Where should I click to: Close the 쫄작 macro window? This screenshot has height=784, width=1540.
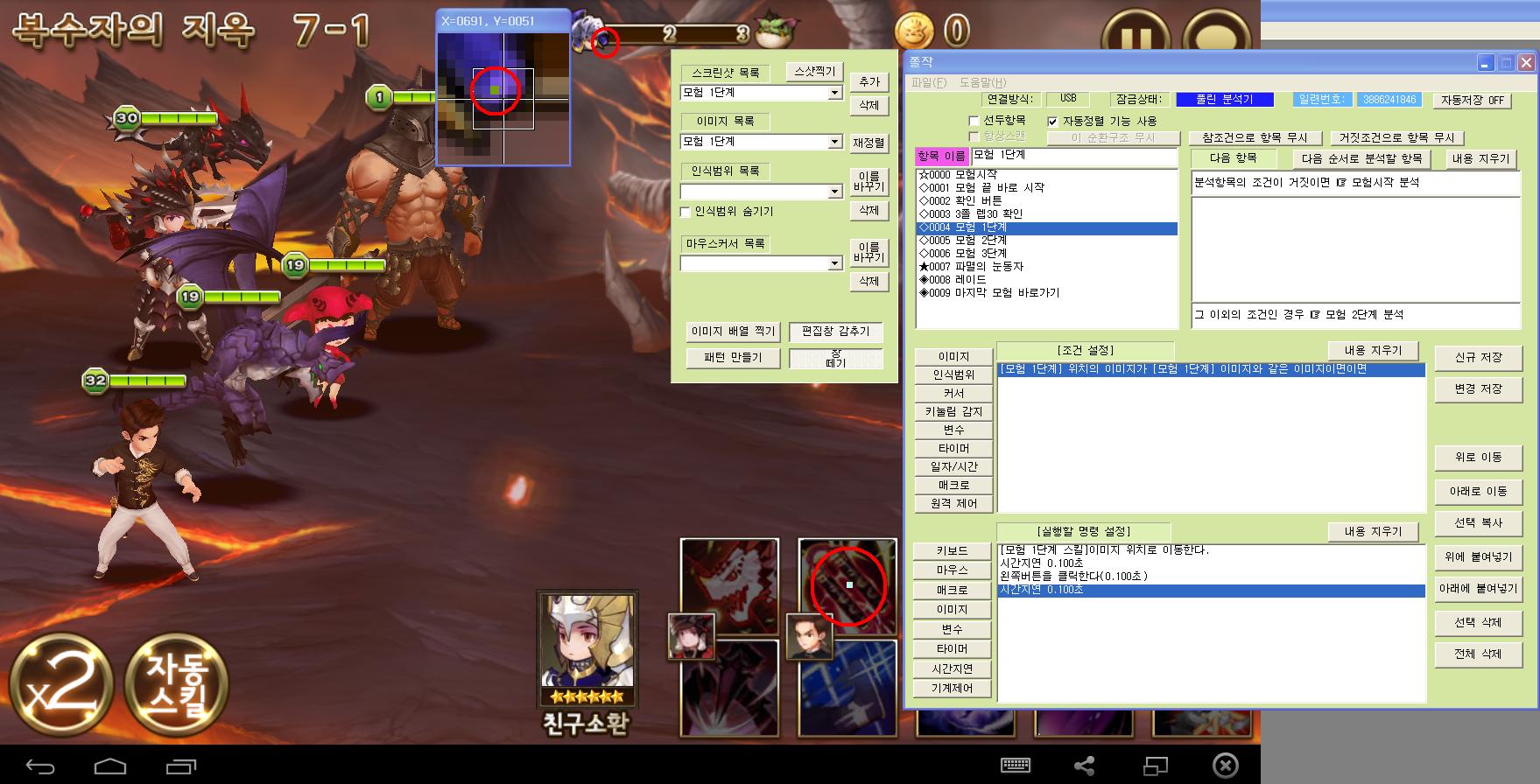pos(1526,63)
